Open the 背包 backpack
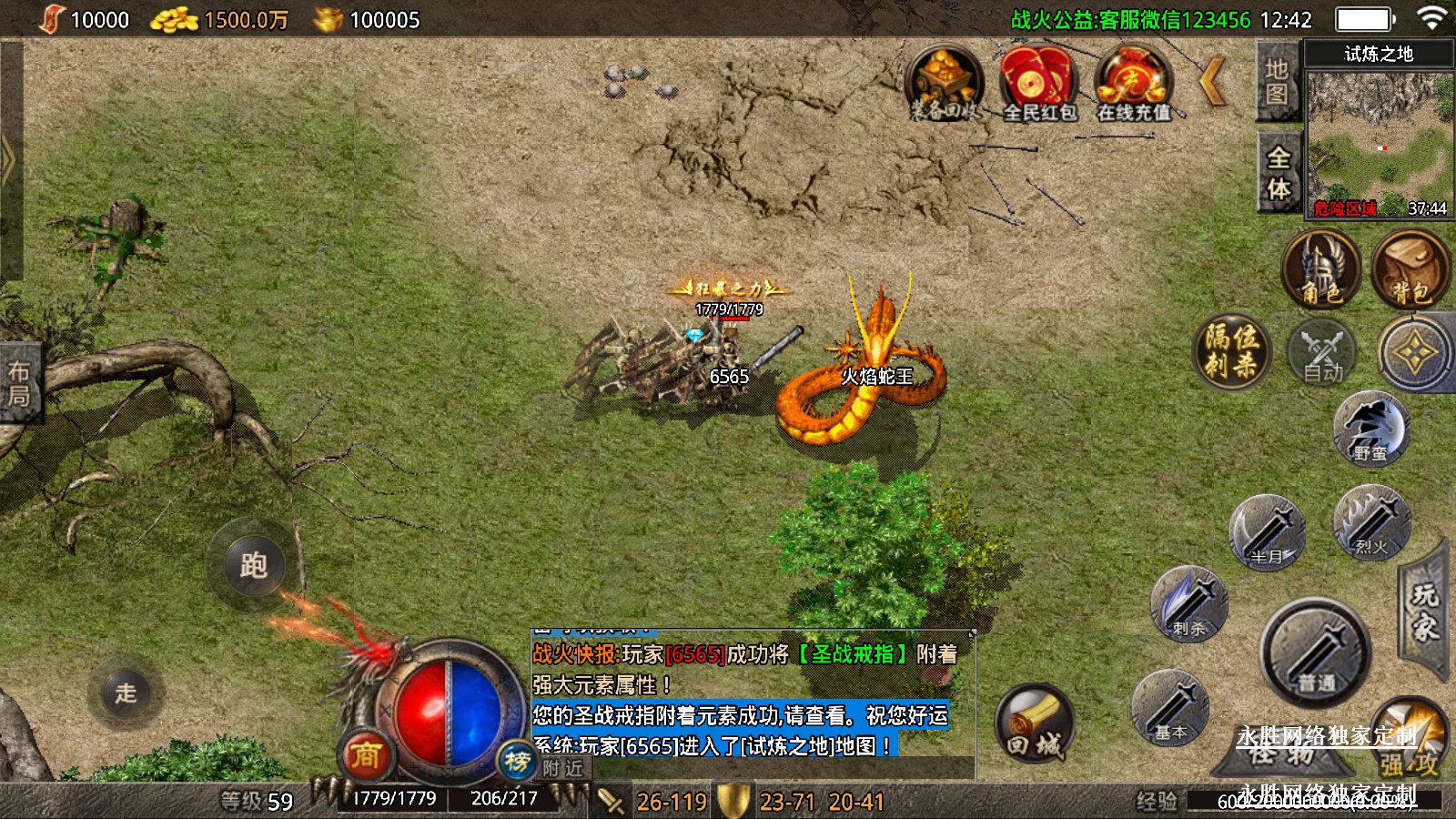Viewport: 1456px width, 819px height. tap(1410, 268)
